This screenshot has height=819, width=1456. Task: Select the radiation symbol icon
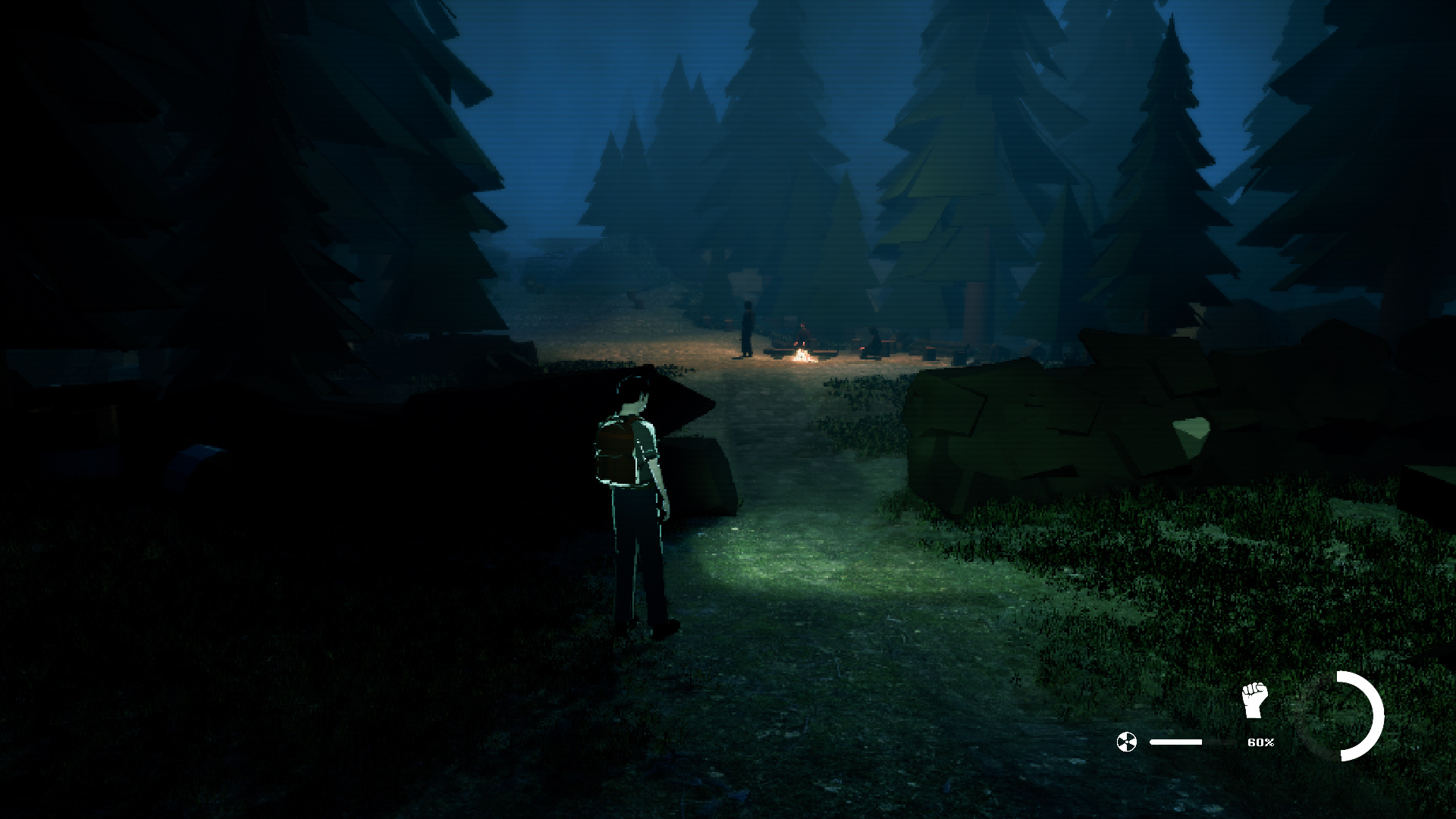(x=1127, y=742)
